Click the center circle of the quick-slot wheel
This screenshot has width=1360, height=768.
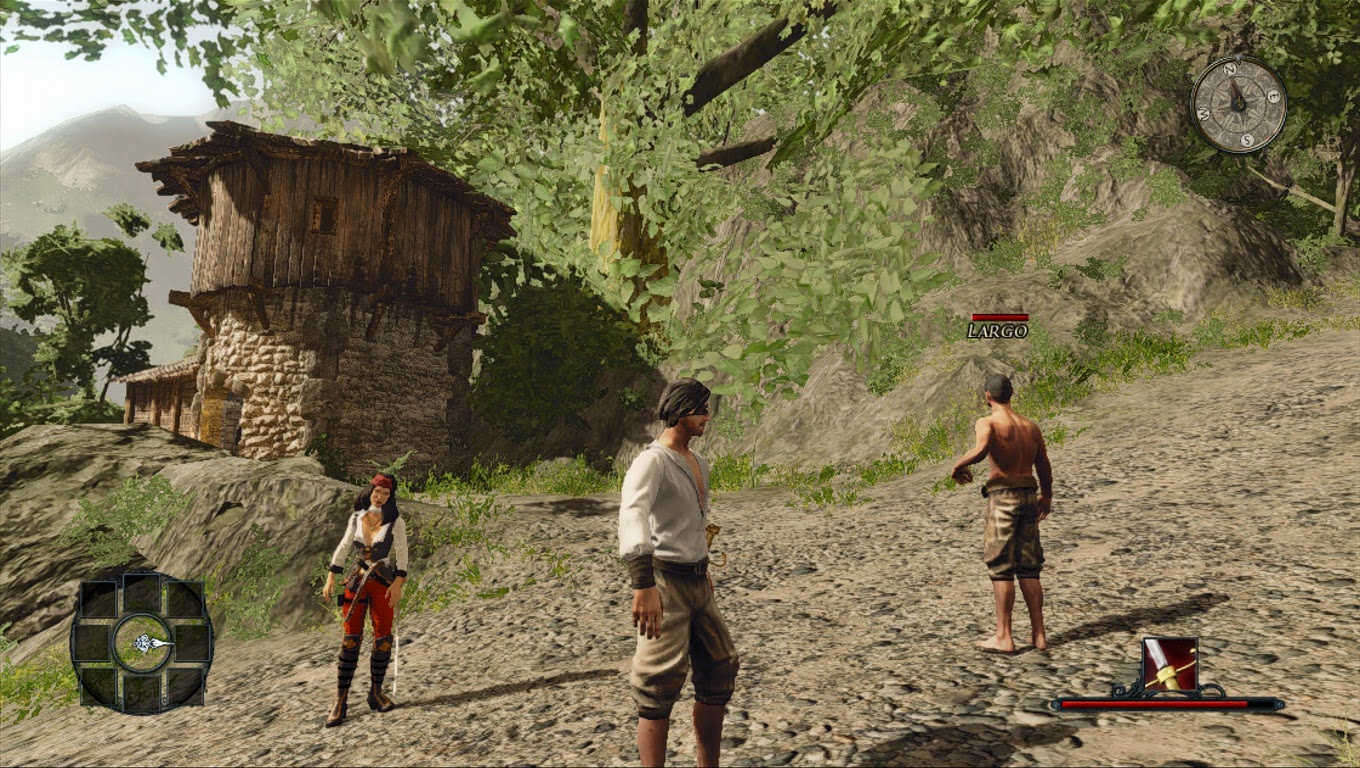(142, 642)
